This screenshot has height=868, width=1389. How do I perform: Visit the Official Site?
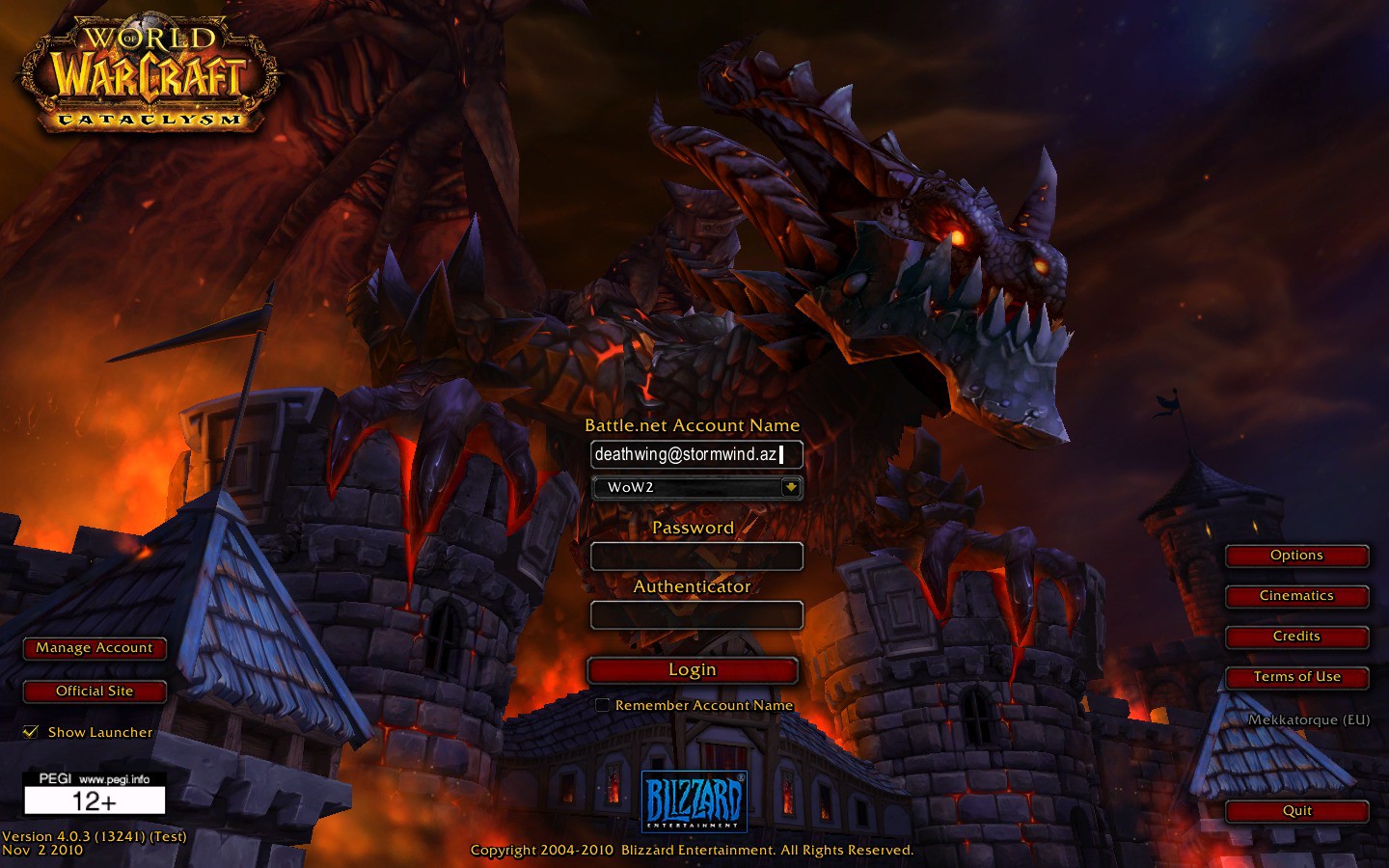coord(95,692)
